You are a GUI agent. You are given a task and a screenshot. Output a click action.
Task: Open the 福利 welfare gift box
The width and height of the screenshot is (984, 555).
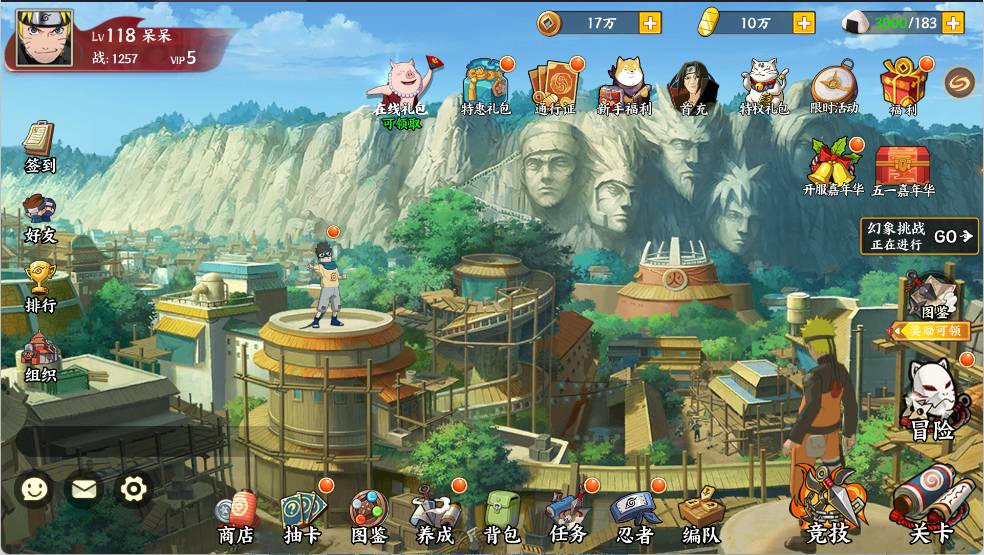902,88
